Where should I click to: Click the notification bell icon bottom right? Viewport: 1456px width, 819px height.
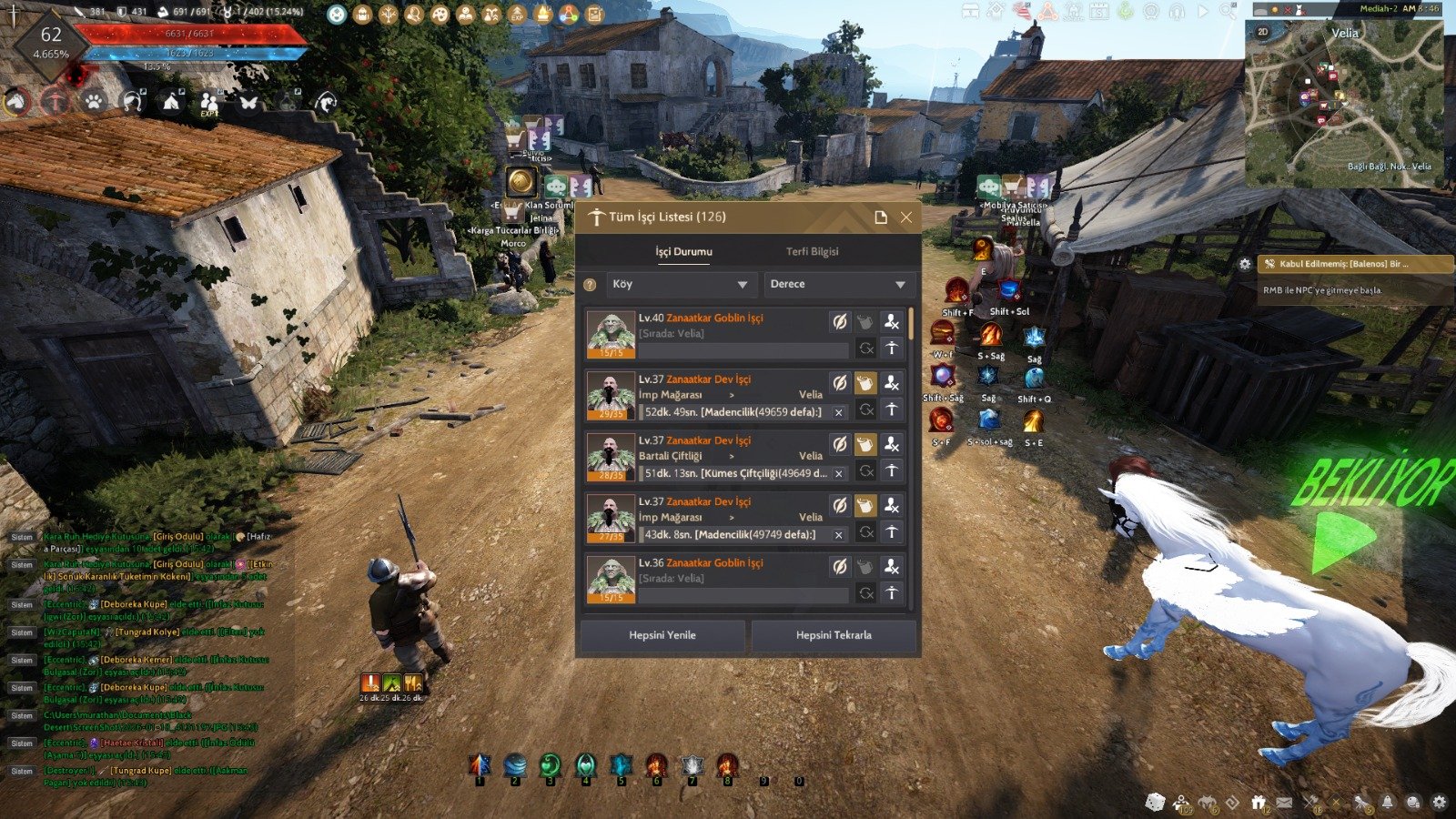click(x=1387, y=802)
